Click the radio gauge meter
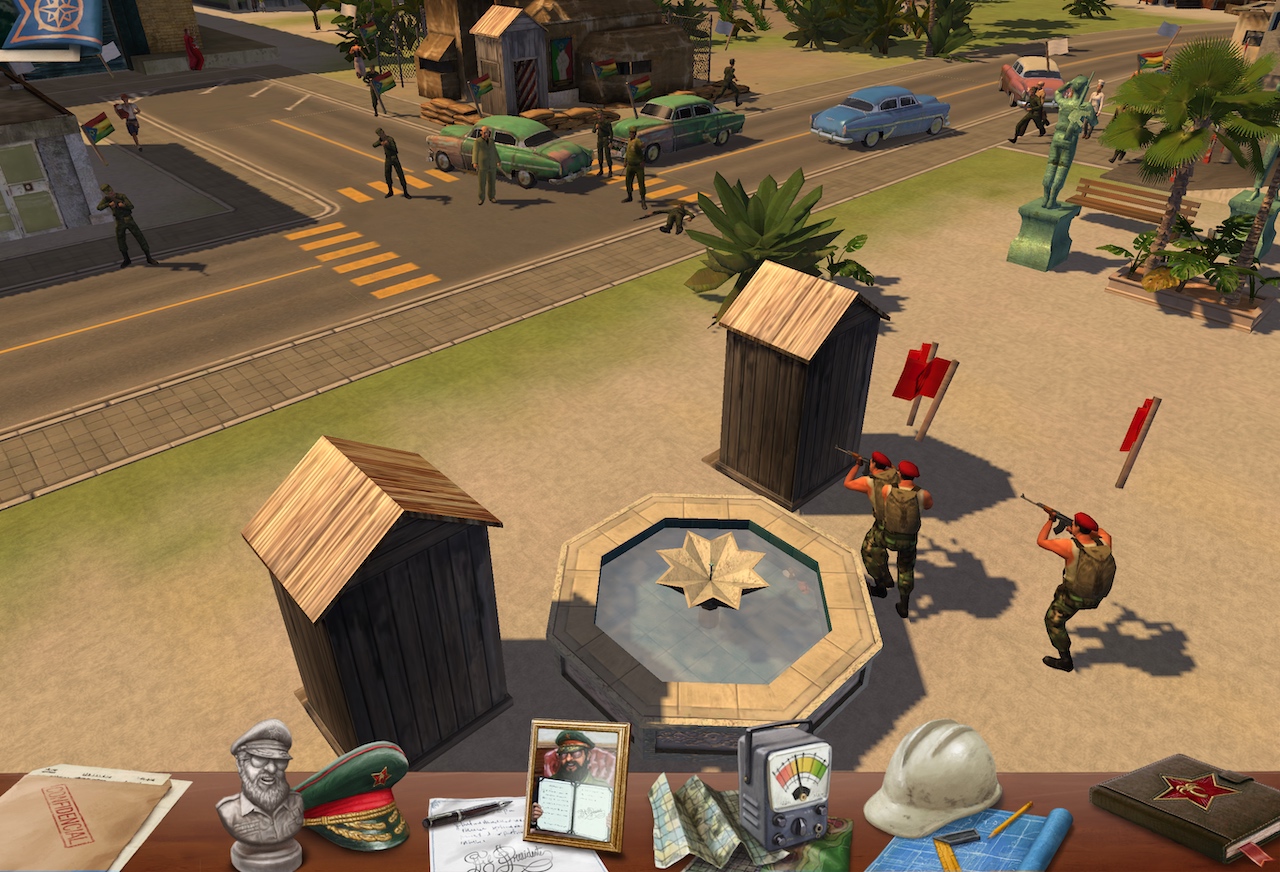The image size is (1280, 872). pos(786,786)
